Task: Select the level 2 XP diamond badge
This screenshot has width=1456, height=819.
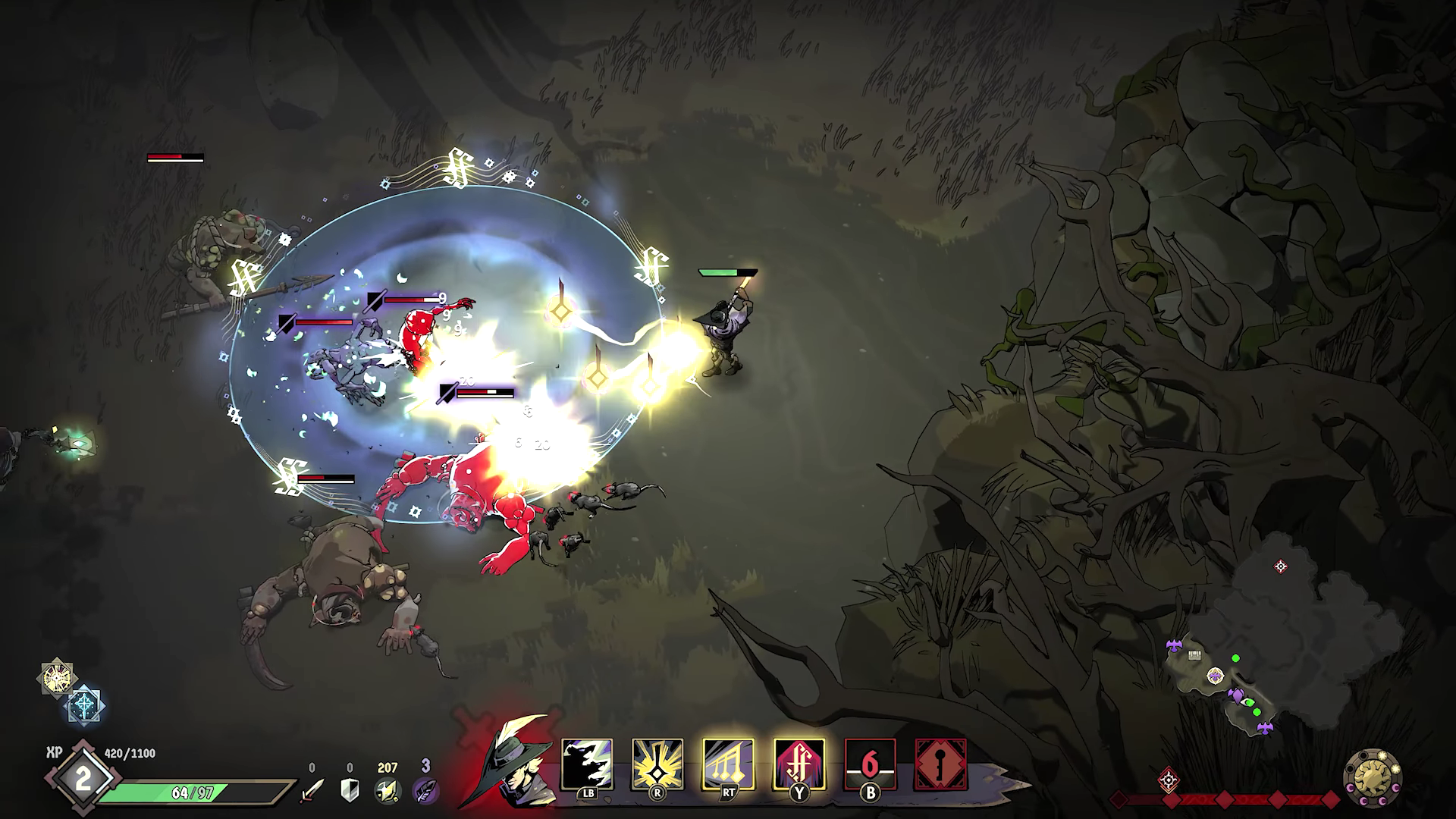Action: click(82, 779)
